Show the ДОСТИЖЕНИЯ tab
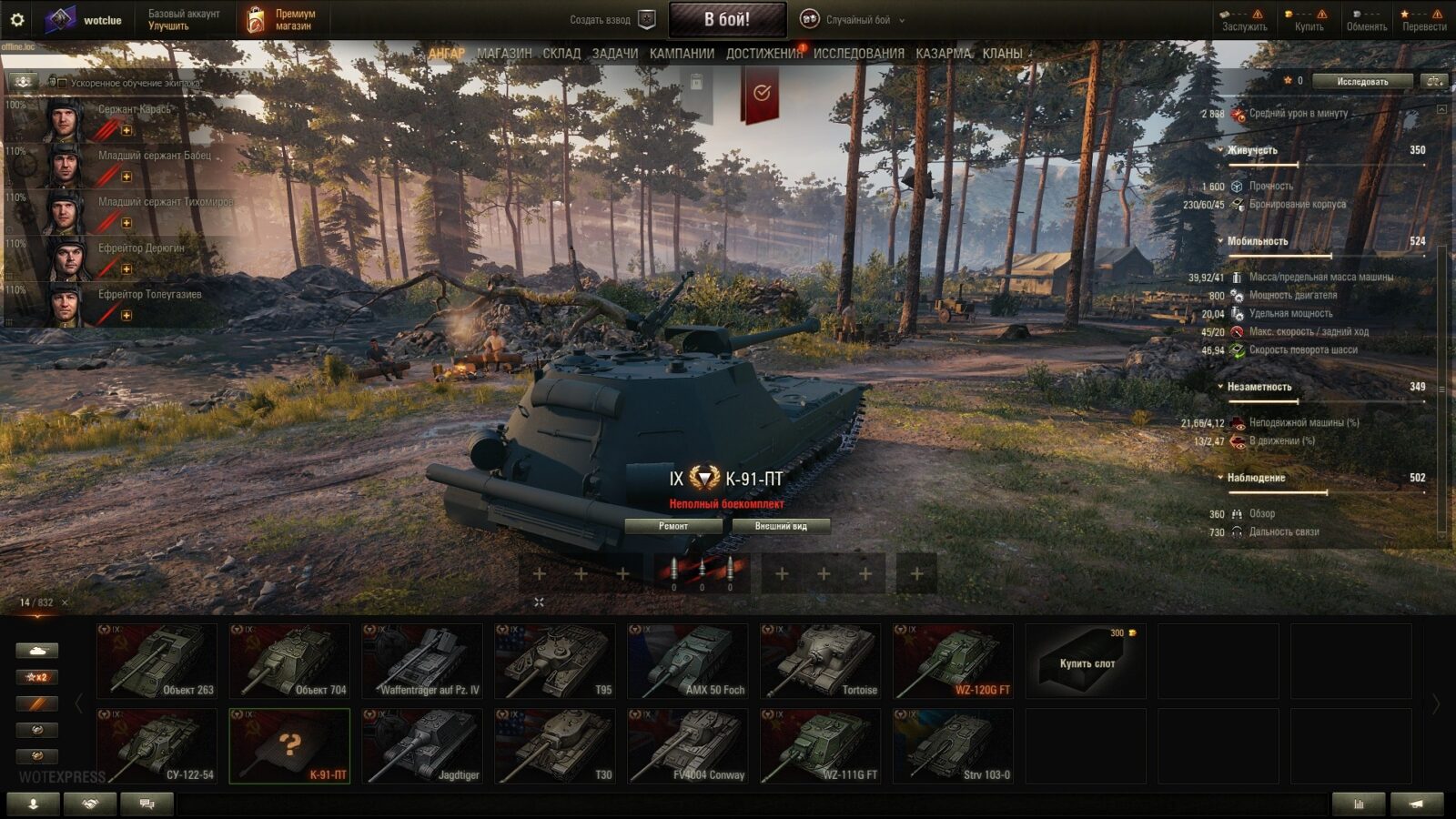Screen dimensions: 1456x819 pos(763,54)
